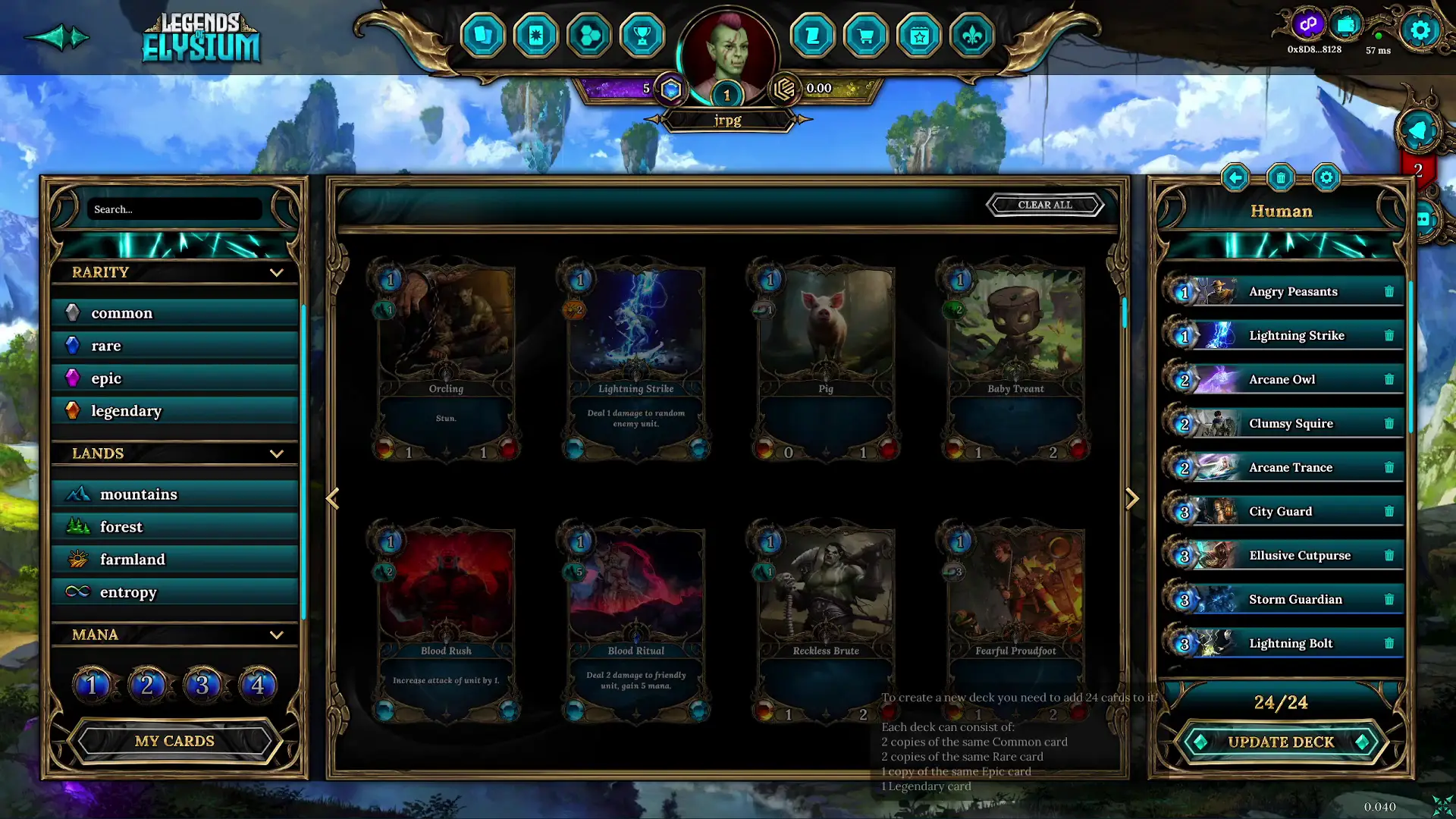Open quests via the scroll icon
The width and height of the screenshot is (1456, 819).
pyautogui.click(x=814, y=36)
